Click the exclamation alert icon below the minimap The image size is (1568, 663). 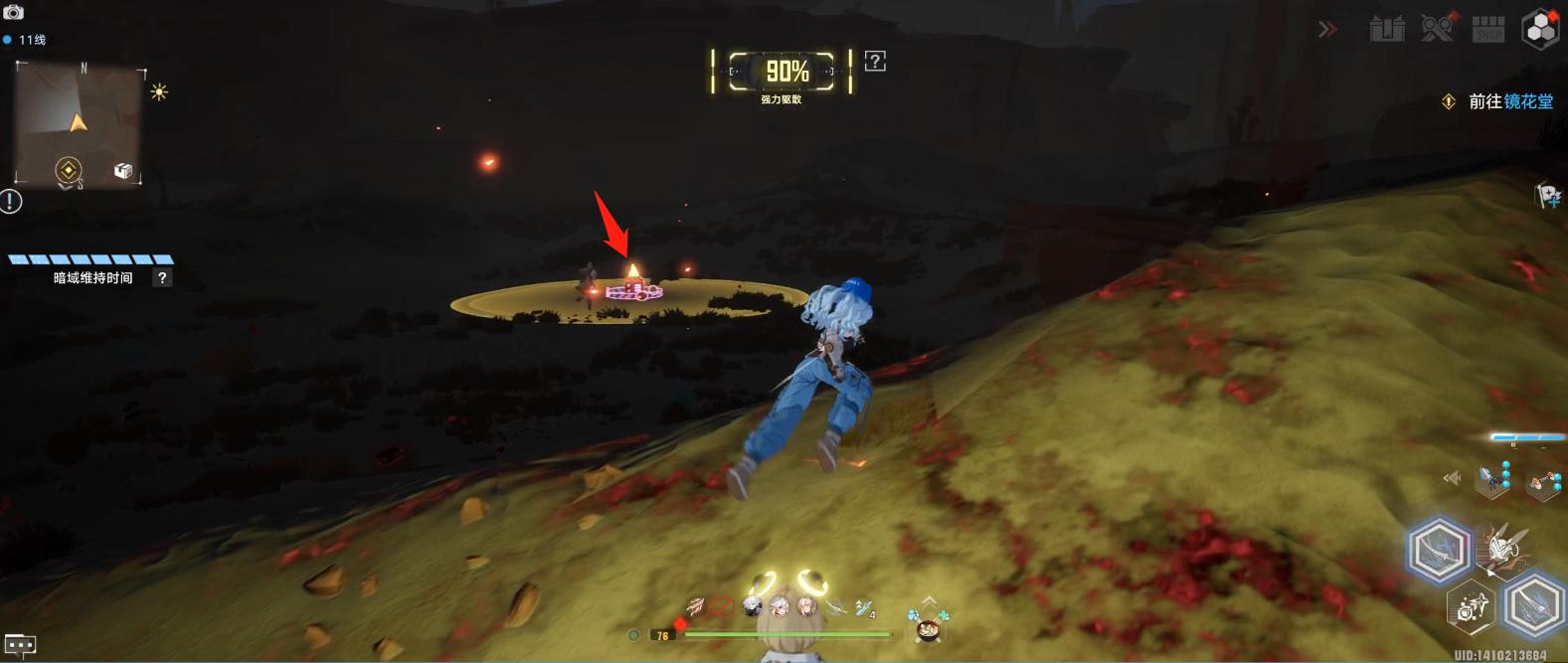[x=11, y=202]
